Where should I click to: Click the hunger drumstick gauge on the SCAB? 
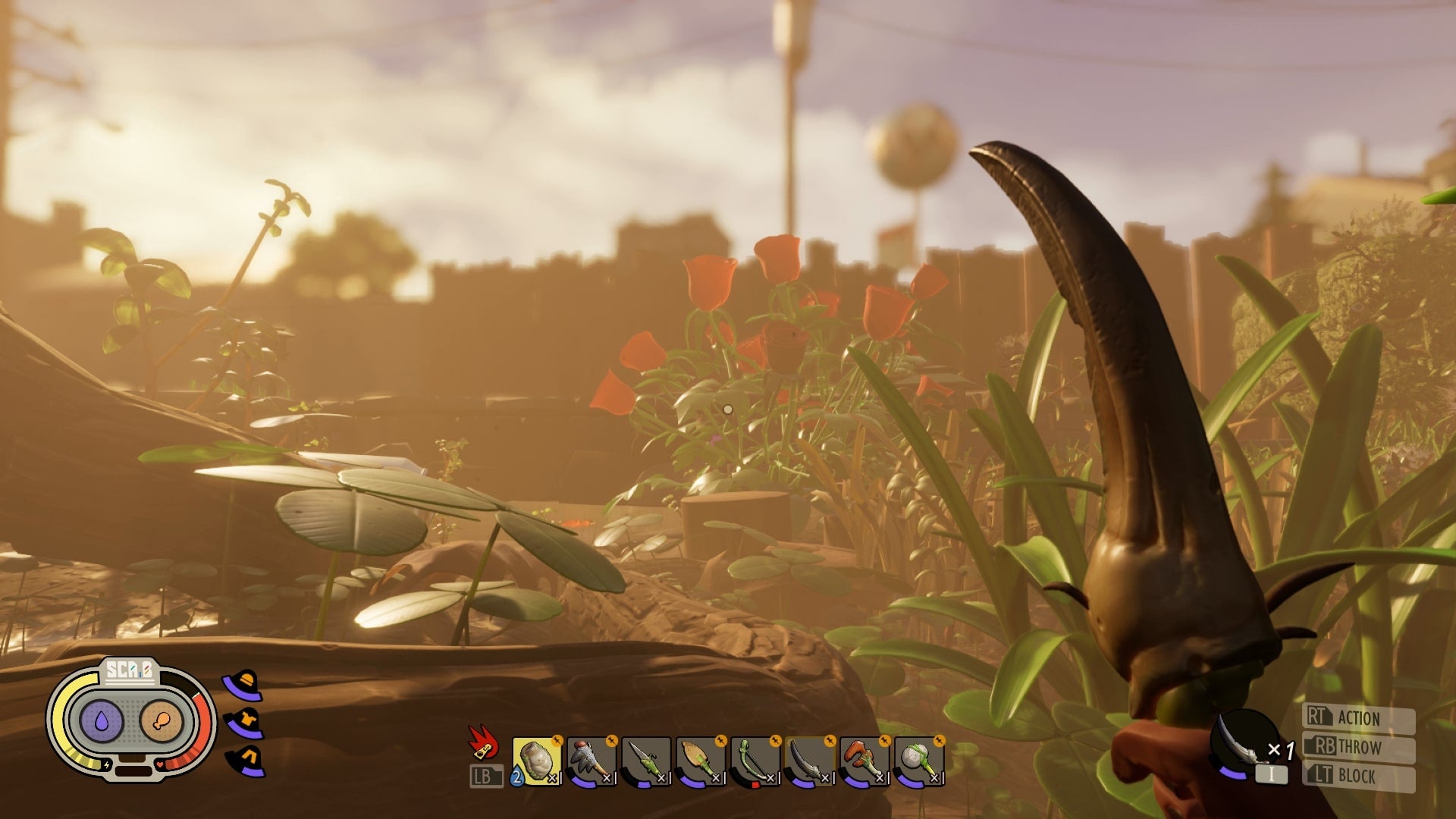tap(162, 720)
